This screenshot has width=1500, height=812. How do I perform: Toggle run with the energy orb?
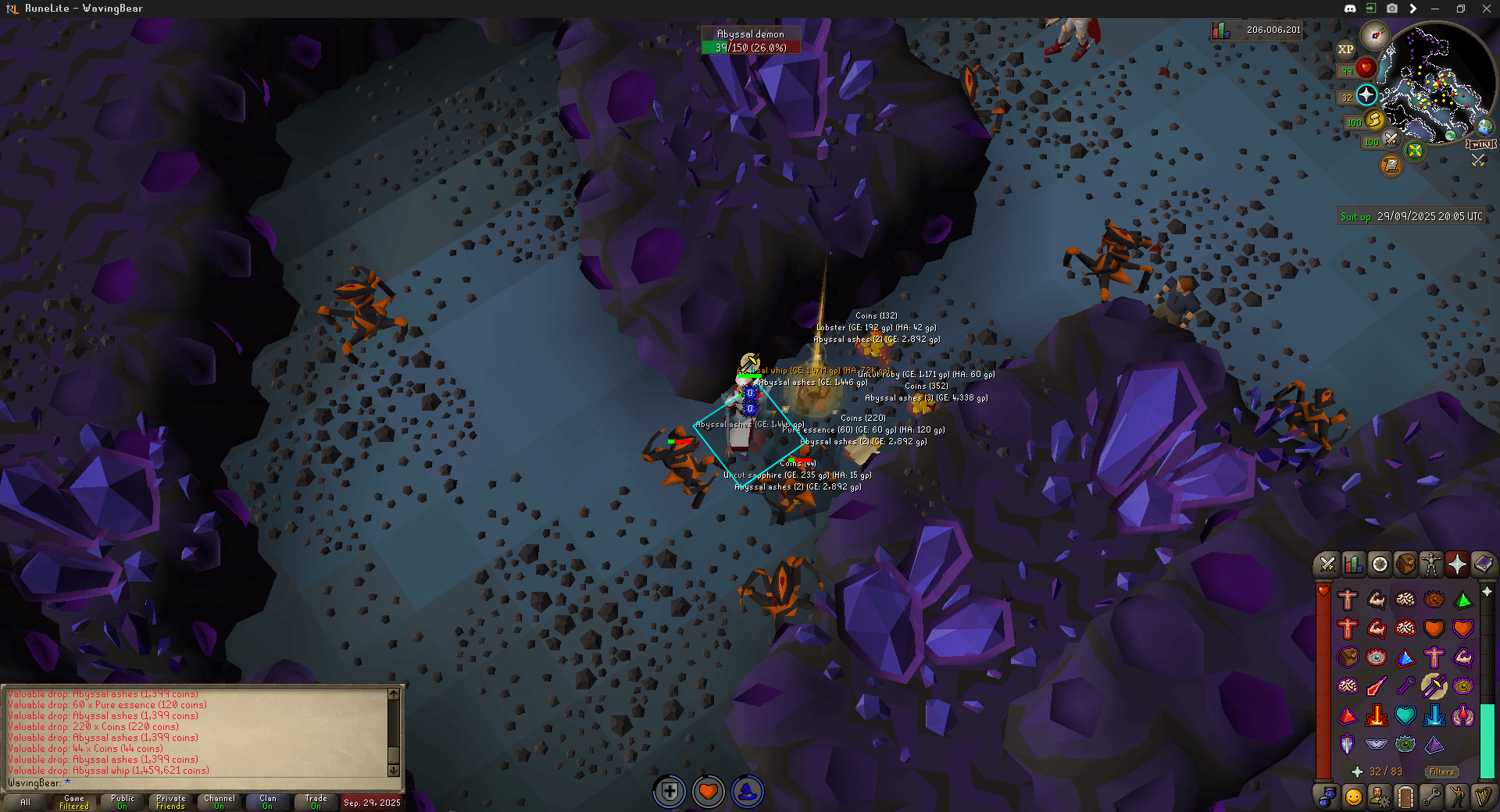point(1374,120)
